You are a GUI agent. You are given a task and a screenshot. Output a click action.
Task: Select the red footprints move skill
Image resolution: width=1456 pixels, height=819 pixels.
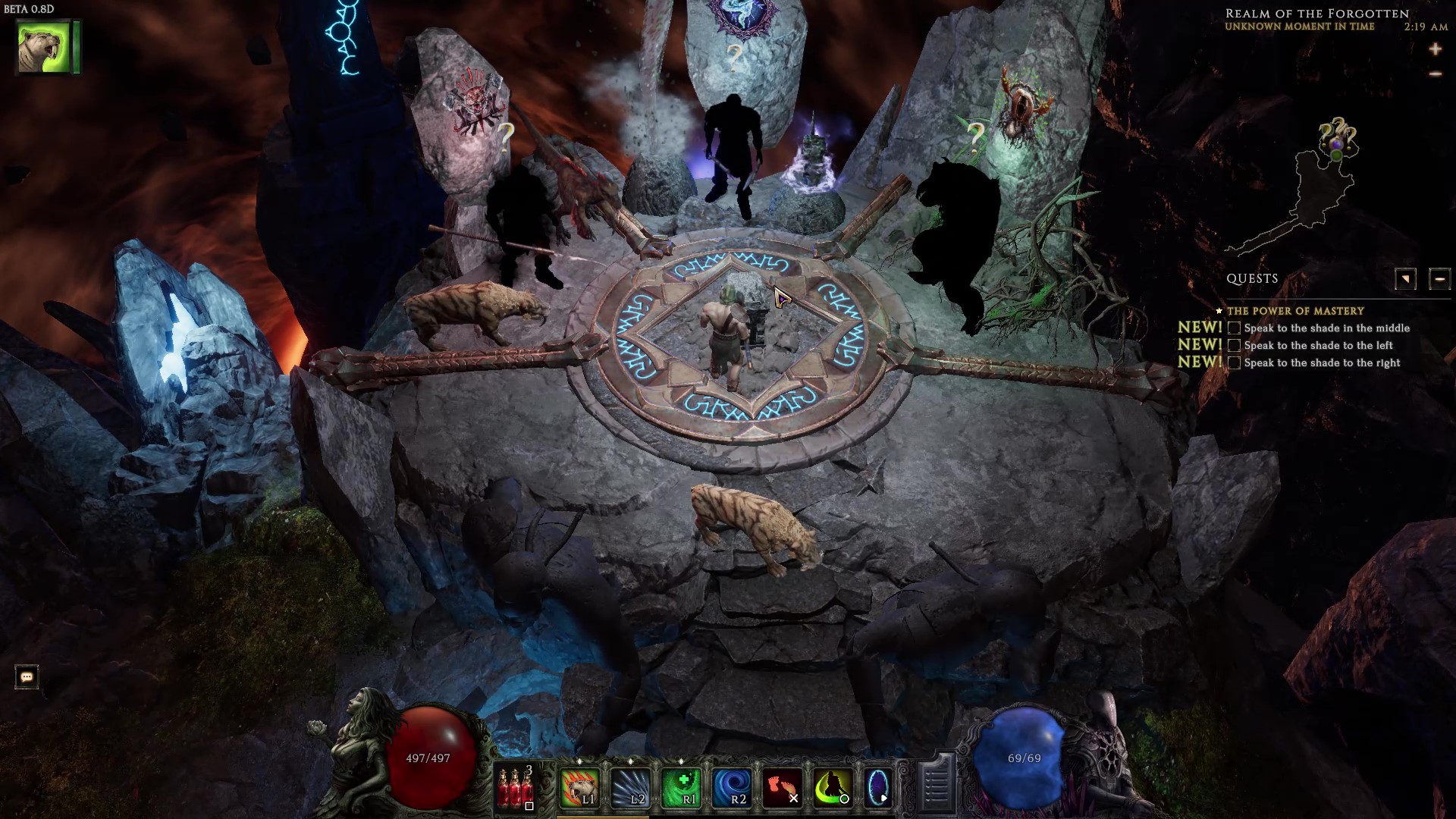tap(782, 787)
